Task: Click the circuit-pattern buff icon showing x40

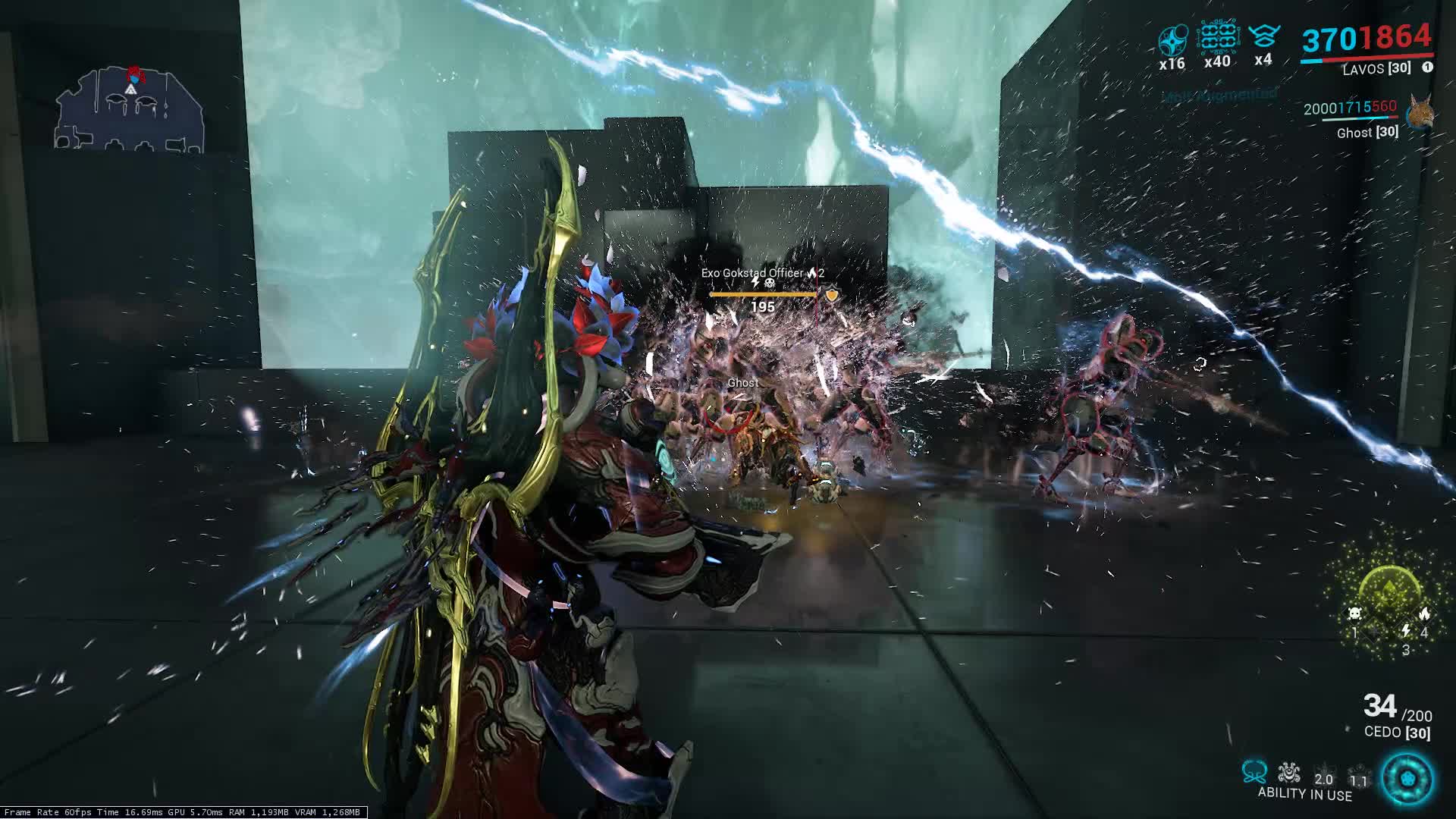Action: pos(1217,38)
